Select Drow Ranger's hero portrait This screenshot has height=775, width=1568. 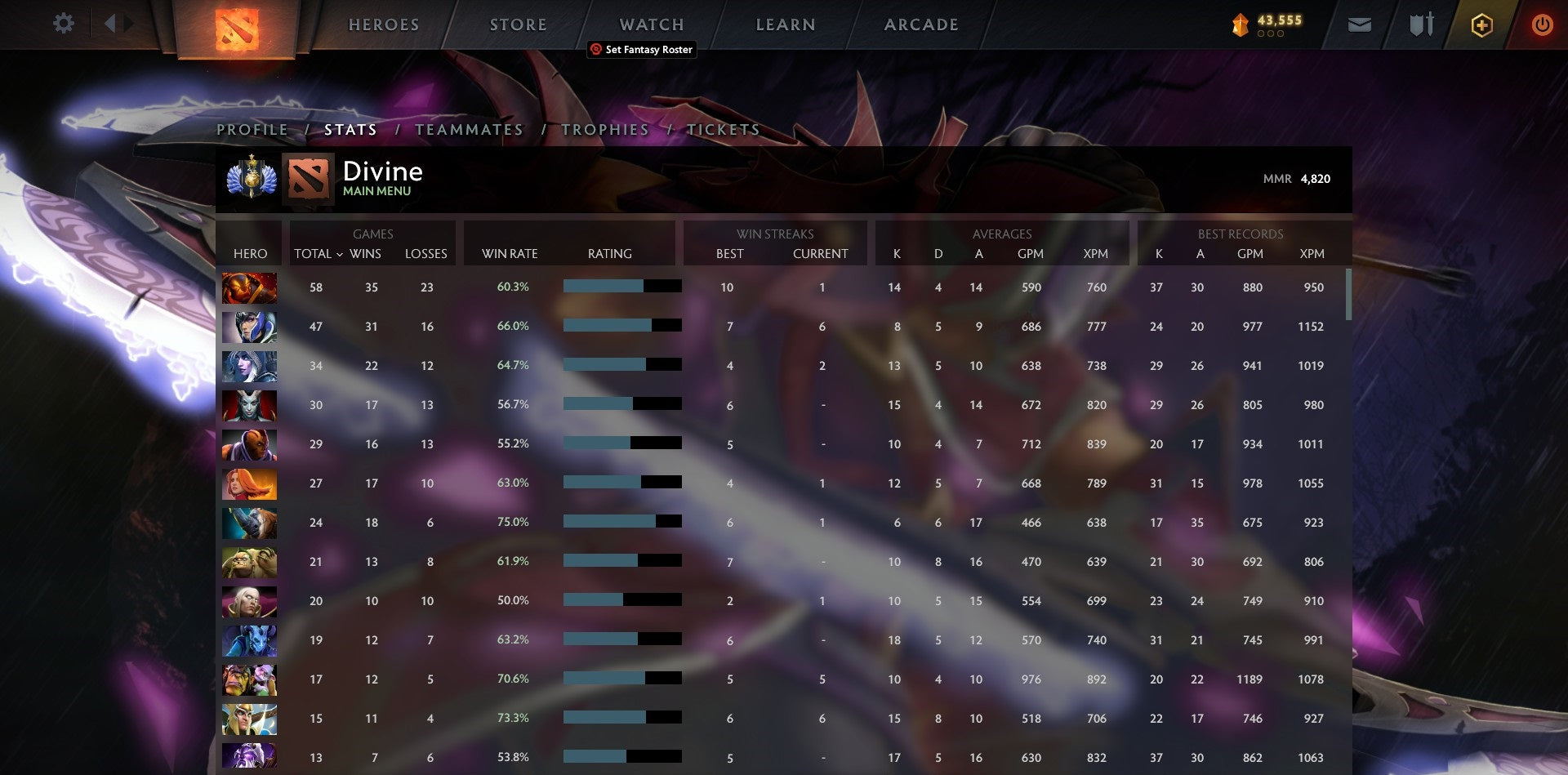coord(249,366)
